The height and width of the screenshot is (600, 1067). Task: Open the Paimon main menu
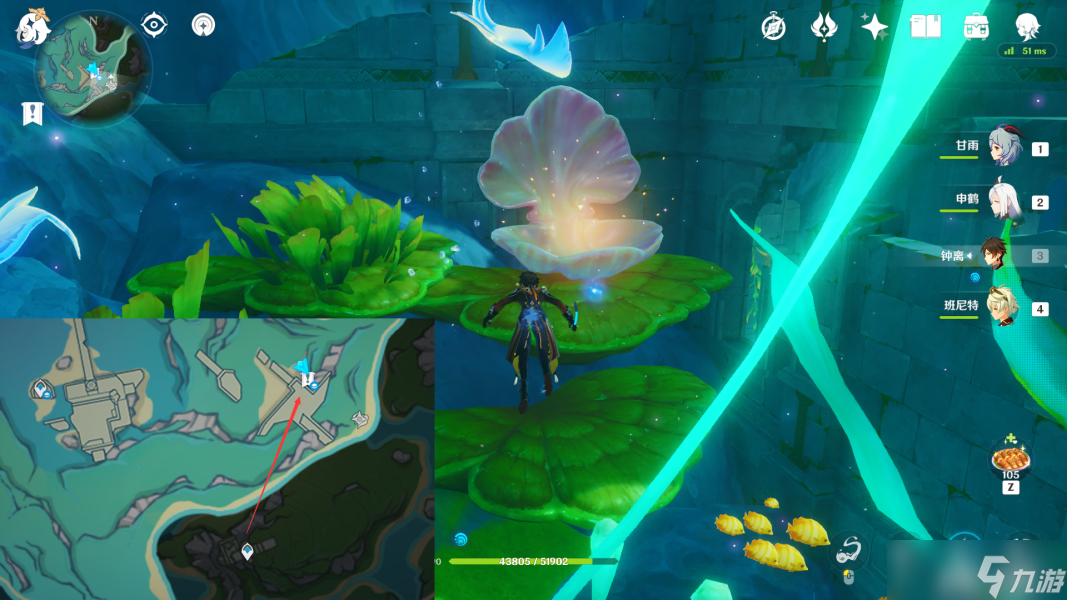click(x=33, y=27)
